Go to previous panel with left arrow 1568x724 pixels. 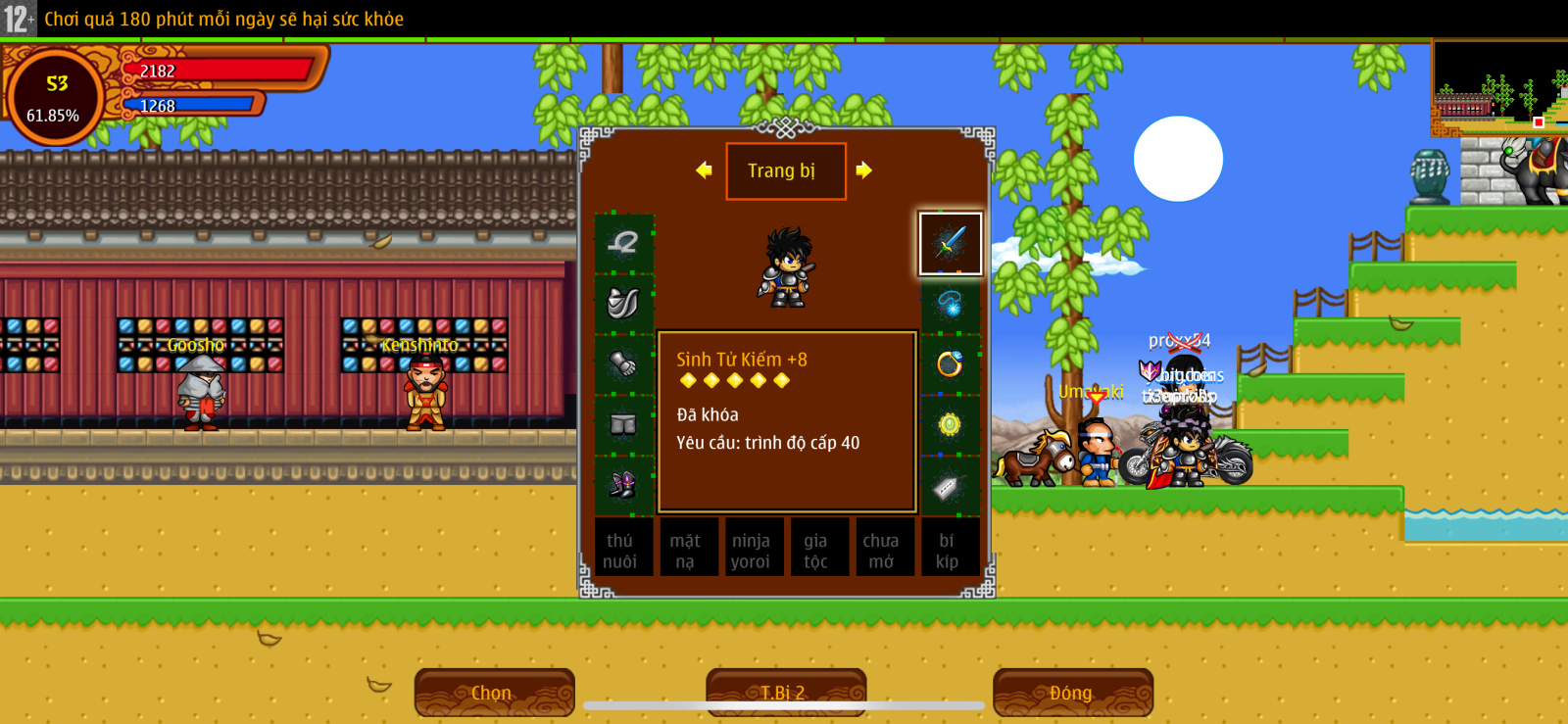[704, 170]
